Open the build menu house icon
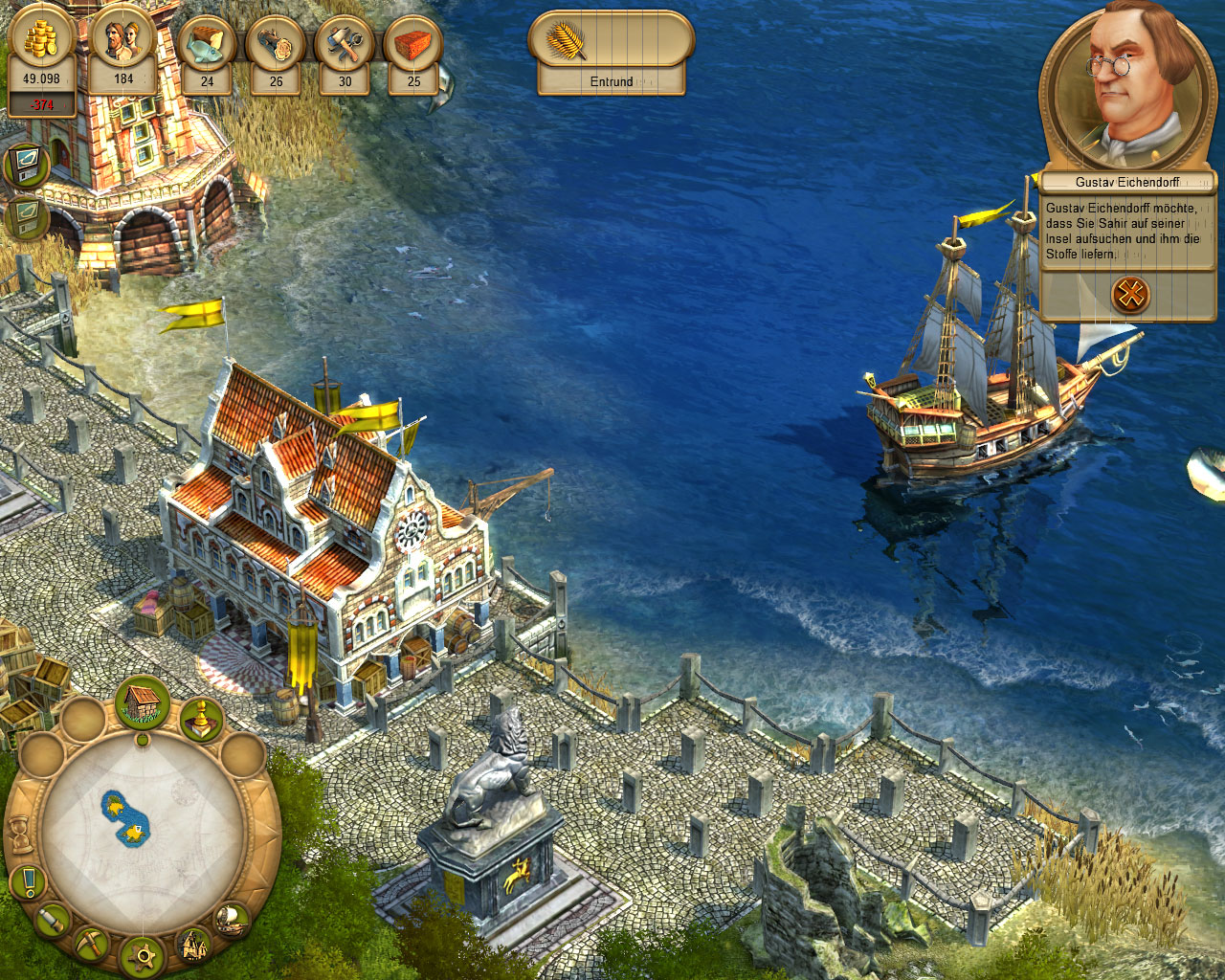This screenshot has width=1225, height=980. (143, 703)
